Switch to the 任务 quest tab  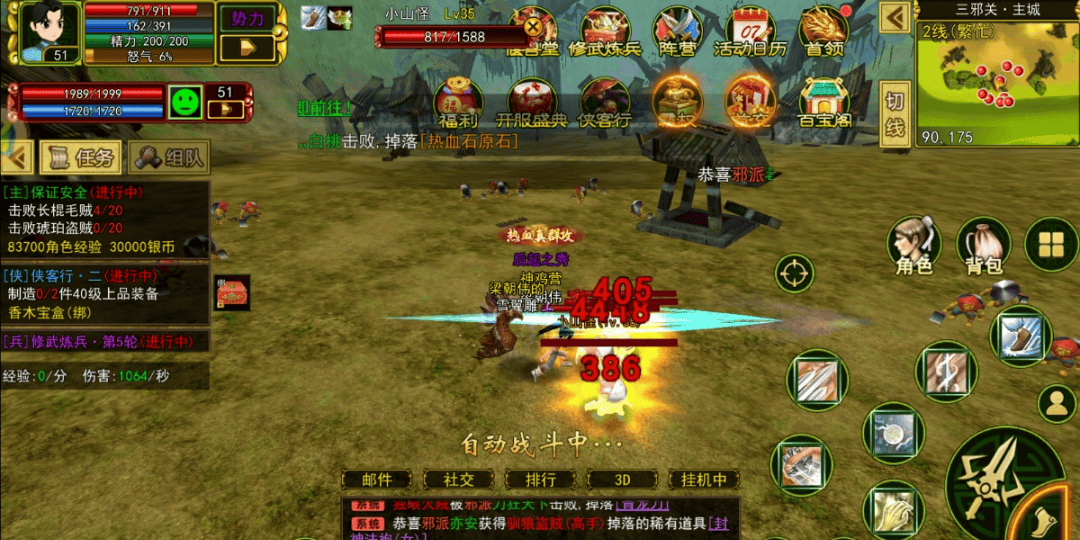pos(82,157)
